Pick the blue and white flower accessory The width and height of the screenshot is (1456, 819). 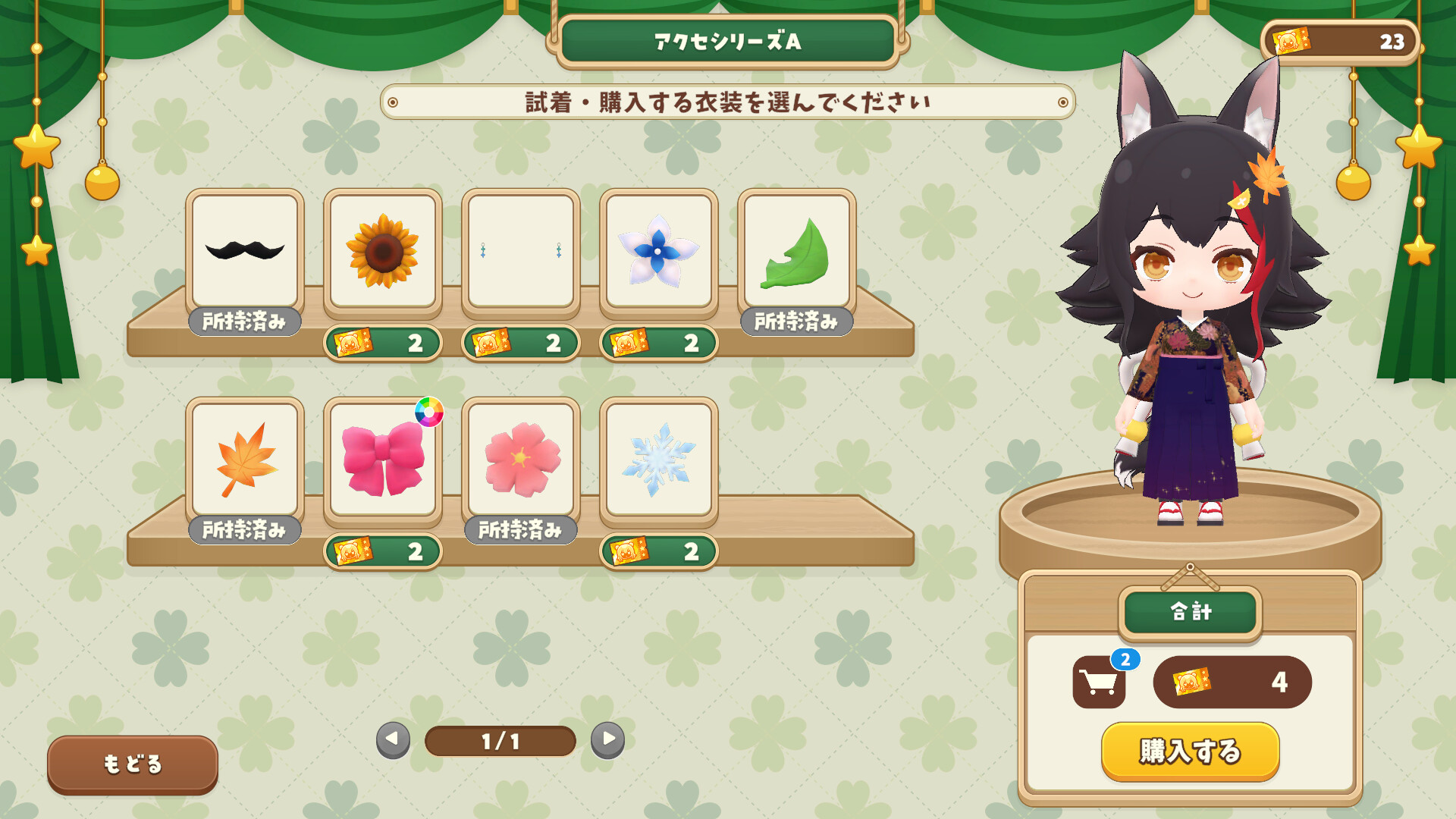click(x=658, y=251)
